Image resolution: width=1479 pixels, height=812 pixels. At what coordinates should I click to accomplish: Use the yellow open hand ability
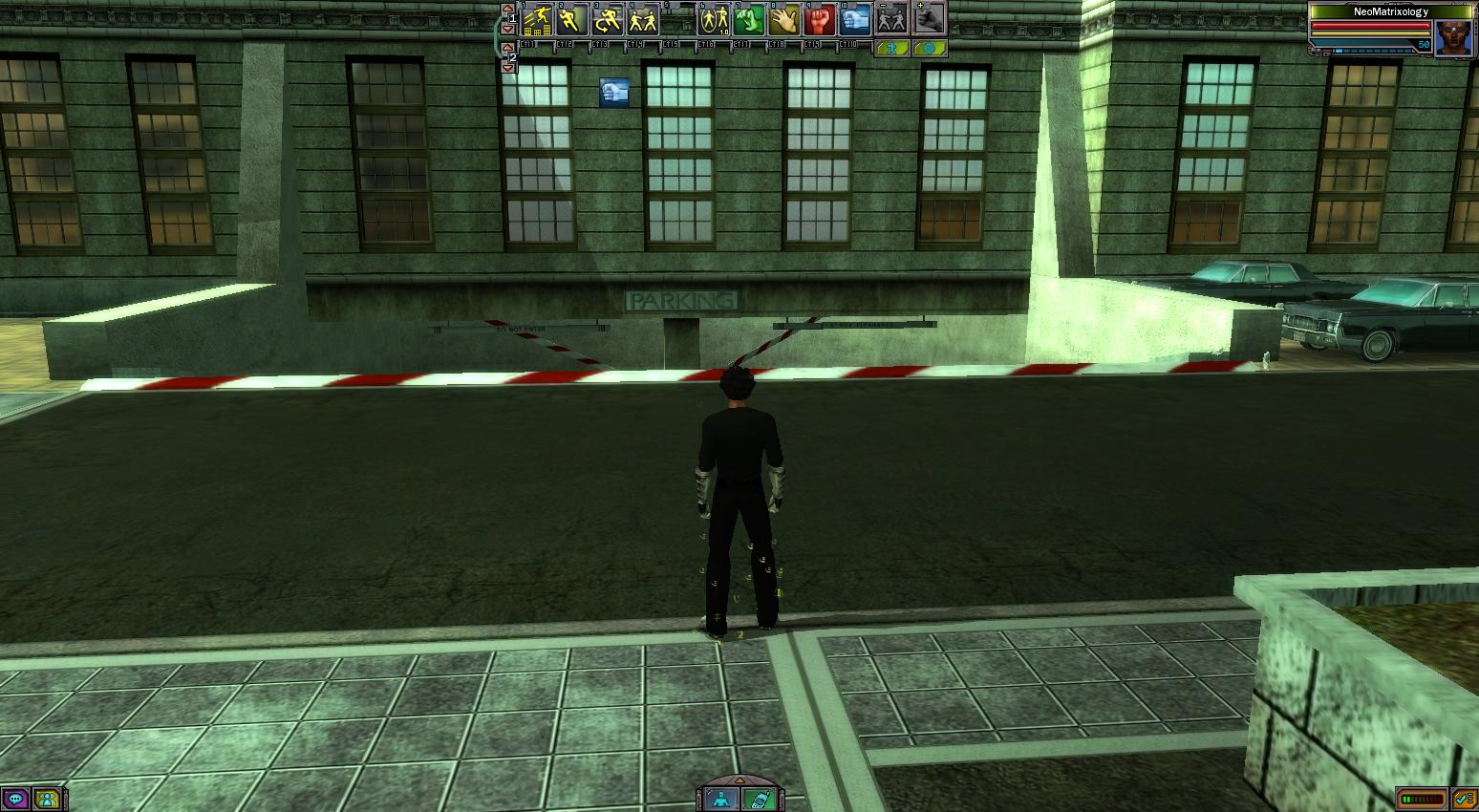pos(784,19)
